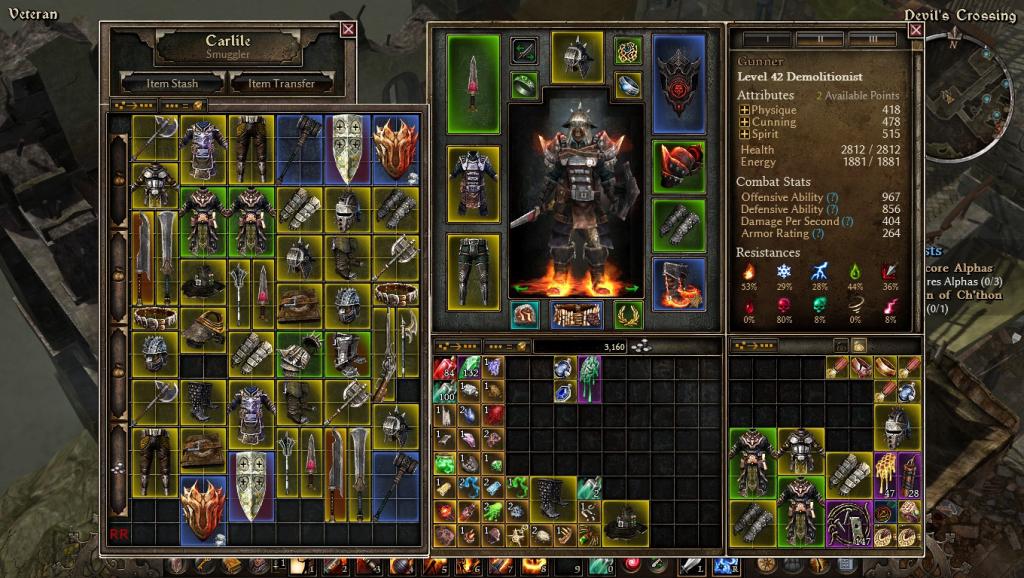Increase the Cunning attribute

pyautogui.click(x=744, y=122)
